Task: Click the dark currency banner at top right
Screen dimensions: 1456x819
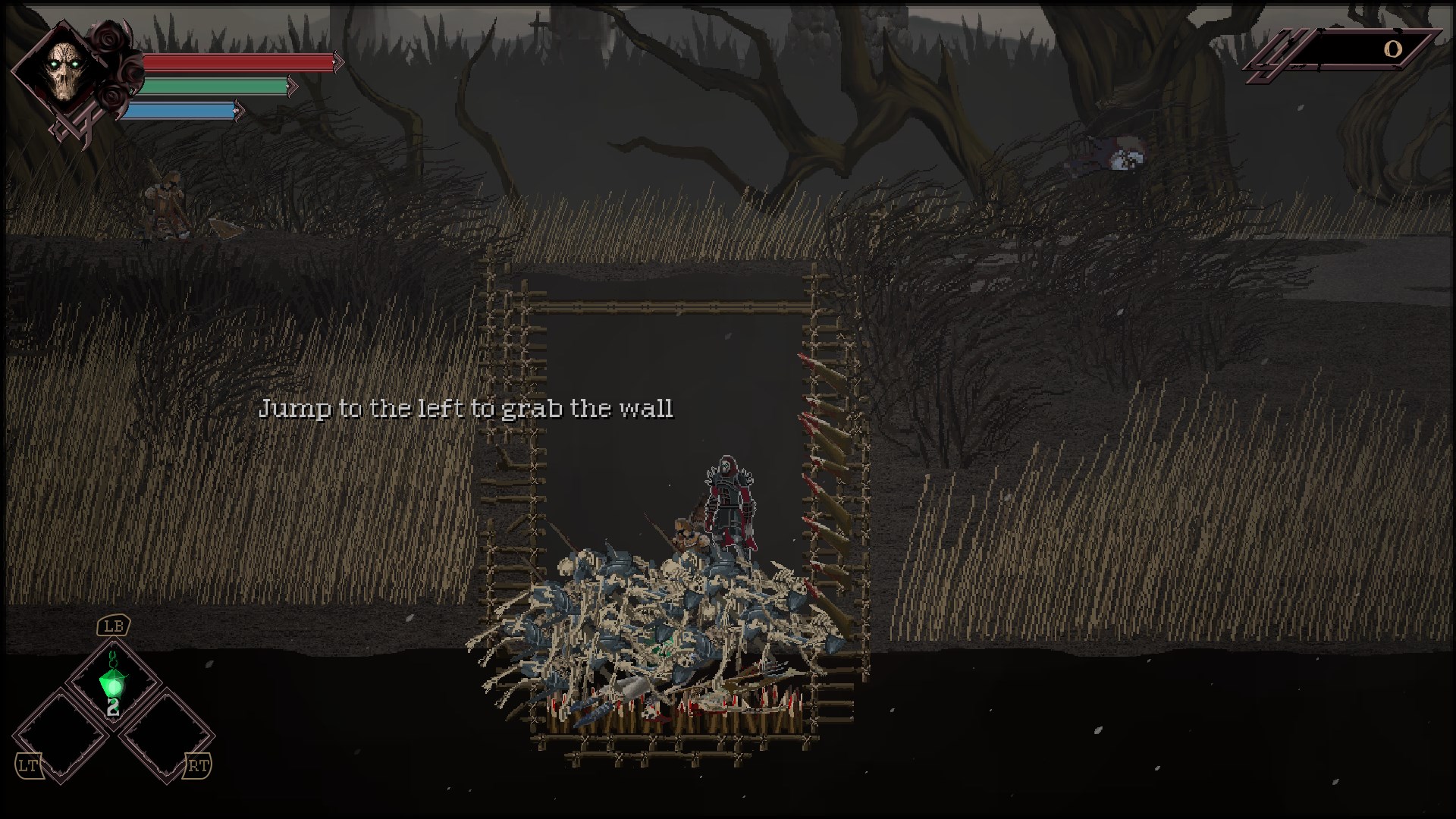Action: click(x=1357, y=50)
